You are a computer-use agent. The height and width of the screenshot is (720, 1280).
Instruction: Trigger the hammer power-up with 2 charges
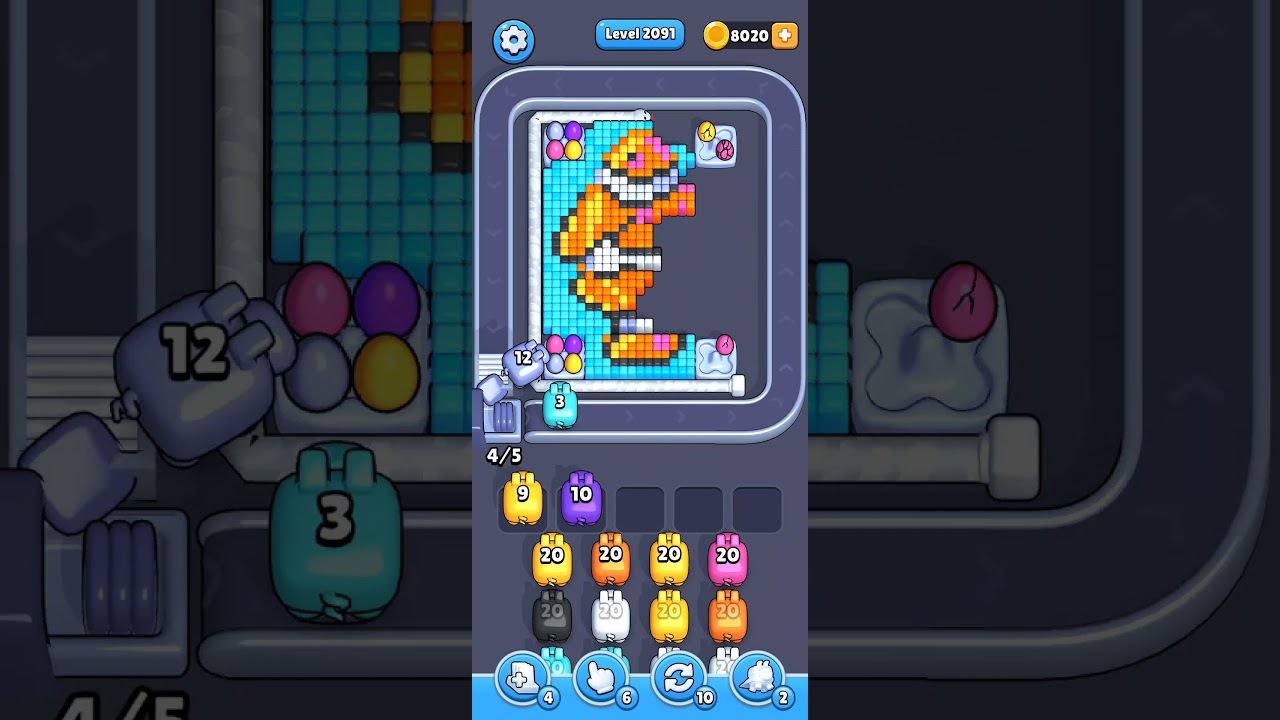coord(757,678)
